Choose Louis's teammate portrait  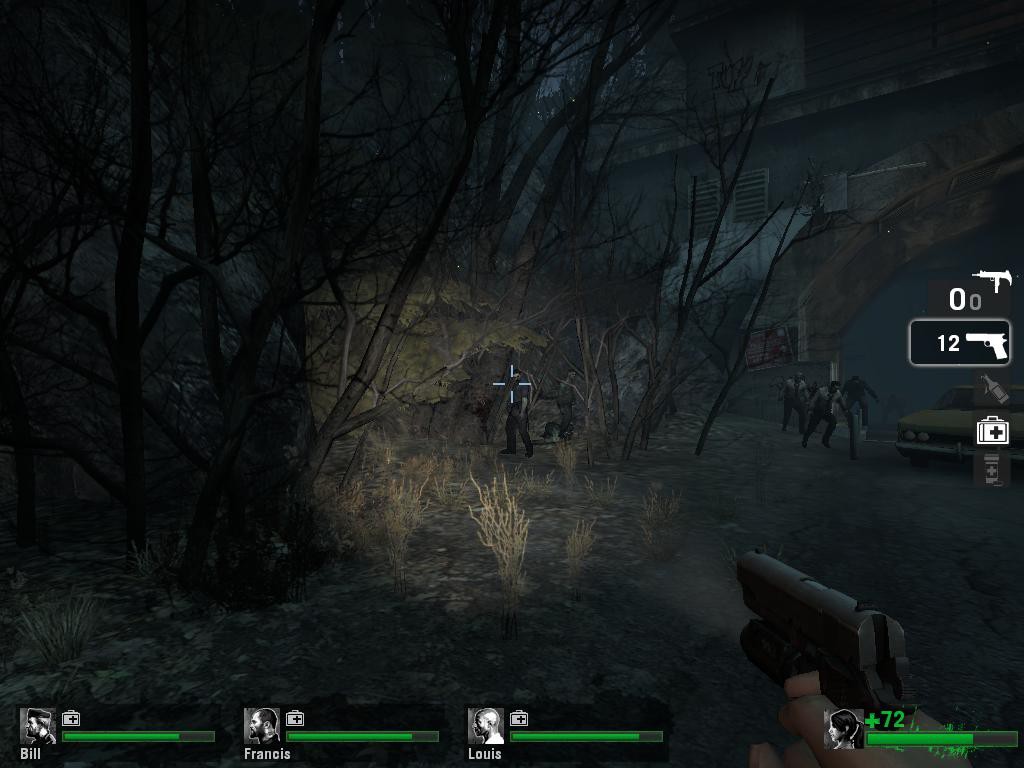pos(486,726)
